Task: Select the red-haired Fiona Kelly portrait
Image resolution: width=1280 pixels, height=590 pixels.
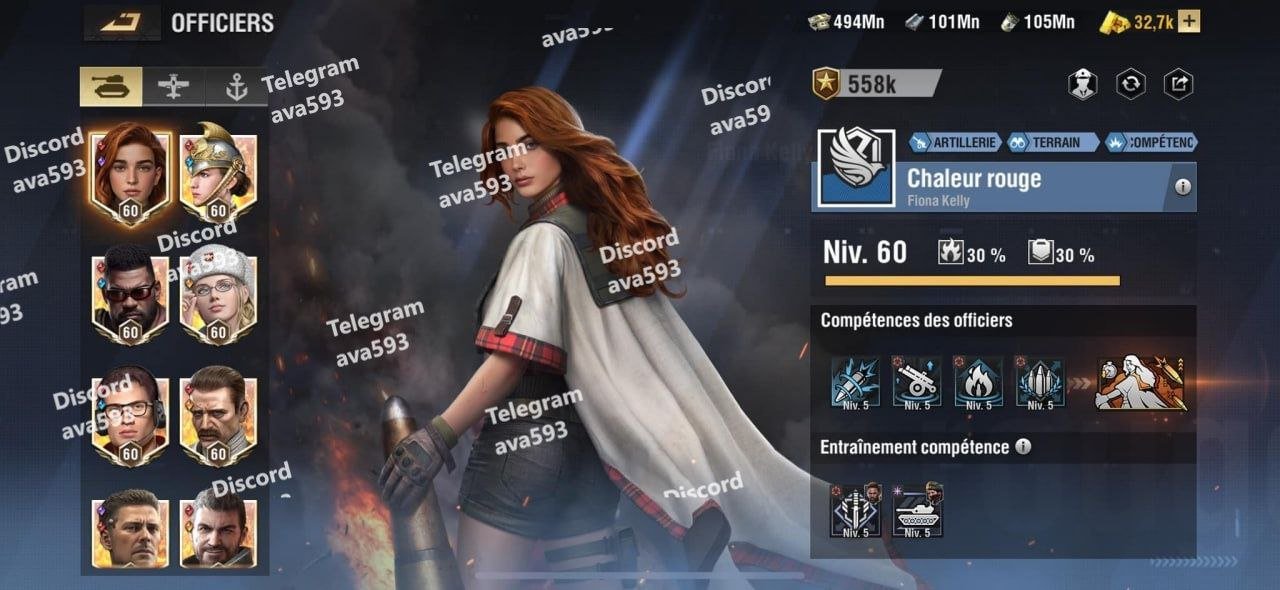Action: click(129, 177)
